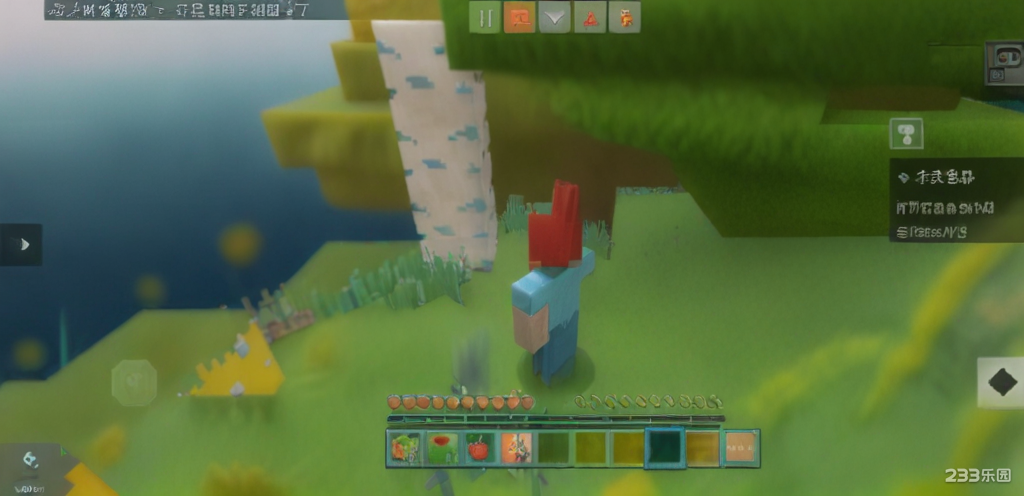Open the red triangle icon button
This screenshot has width=1024, height=496.
pyautogui.click(x=589, y=18)
